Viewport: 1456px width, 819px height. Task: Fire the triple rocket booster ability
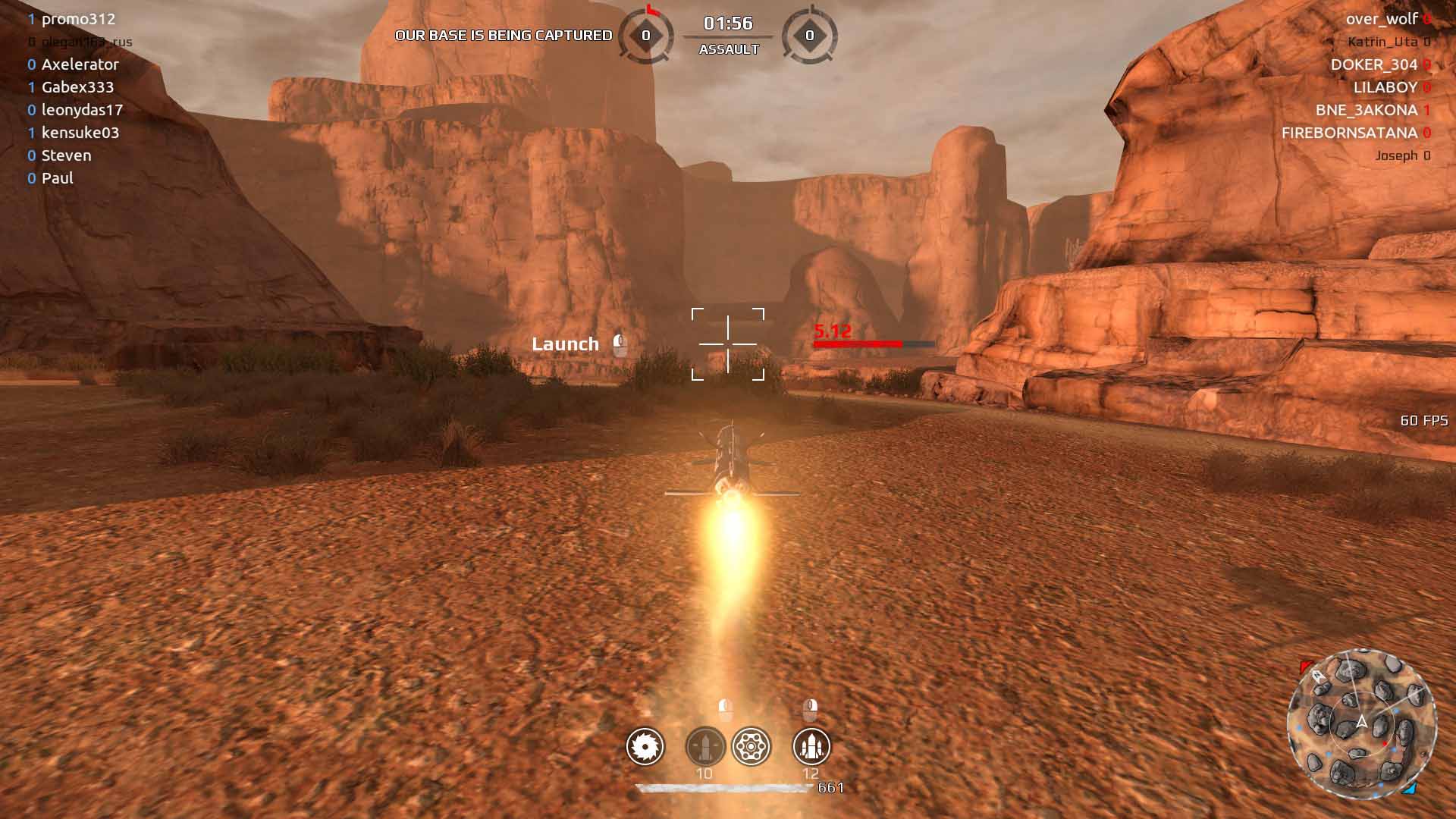tap(811, 746)
